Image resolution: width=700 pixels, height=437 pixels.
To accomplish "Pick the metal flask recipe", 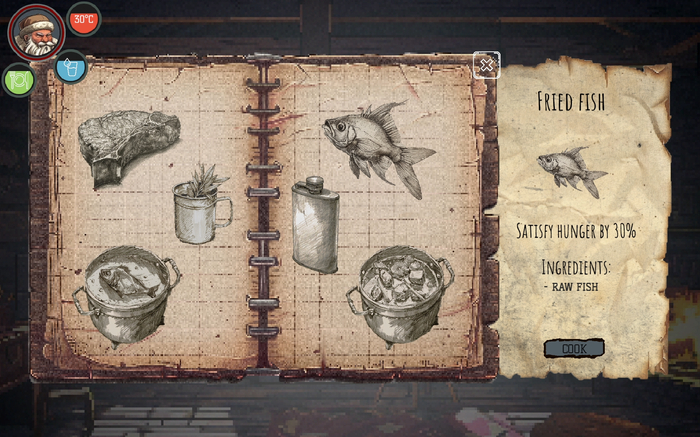I will click(x=315, y=225).
